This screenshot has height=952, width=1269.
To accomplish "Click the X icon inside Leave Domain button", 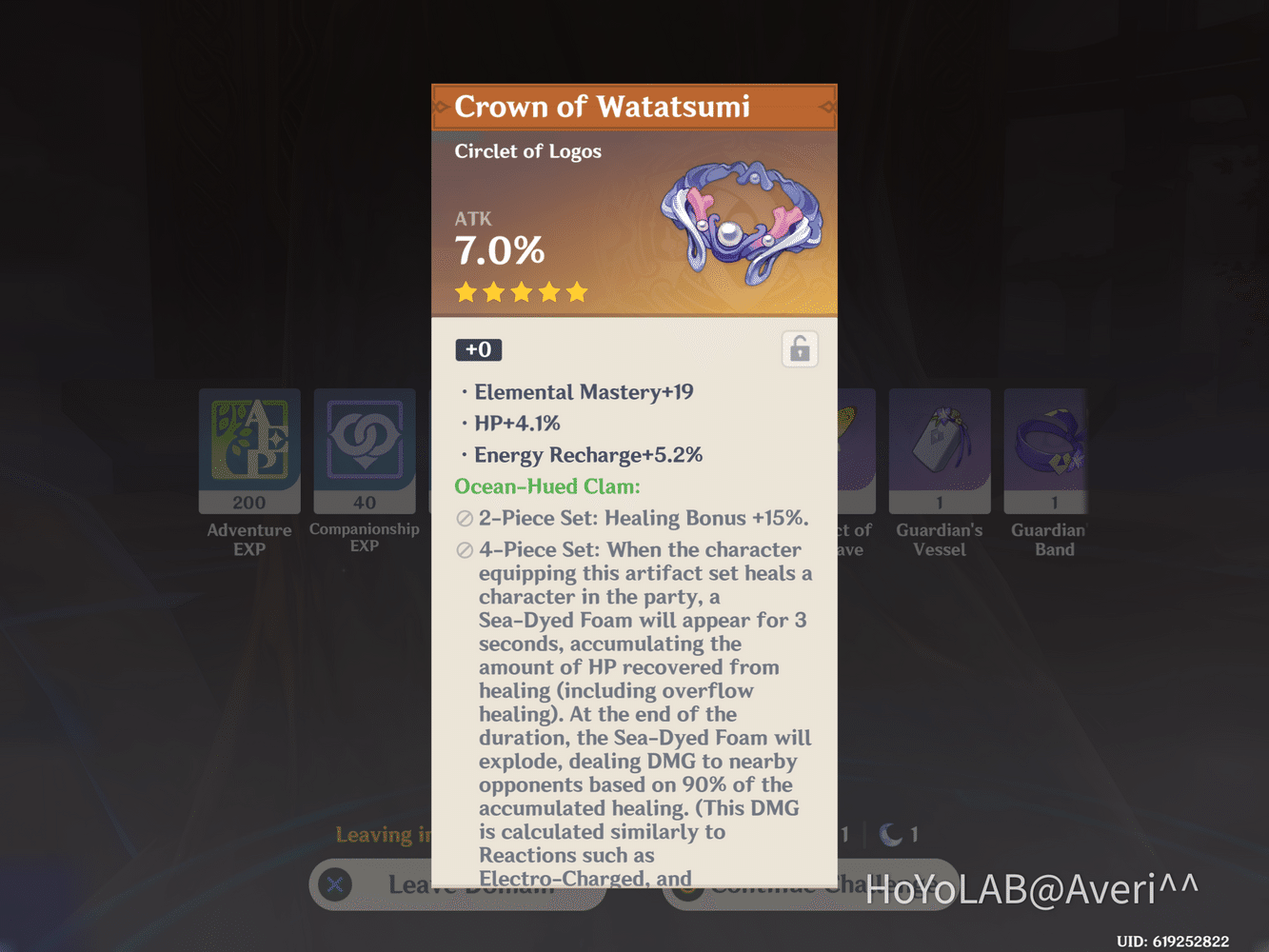I will tap(334, 884).
